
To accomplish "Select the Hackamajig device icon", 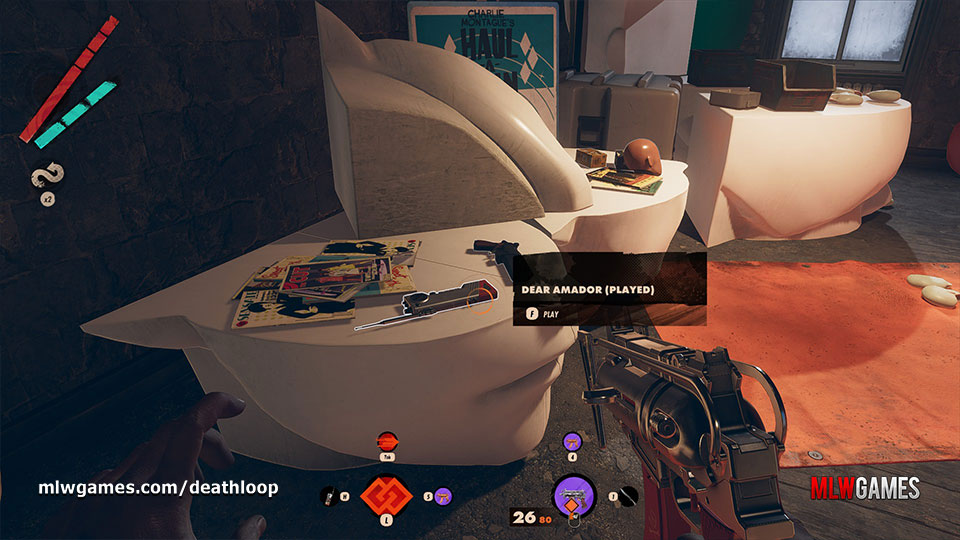I will (x=328, y=495).
